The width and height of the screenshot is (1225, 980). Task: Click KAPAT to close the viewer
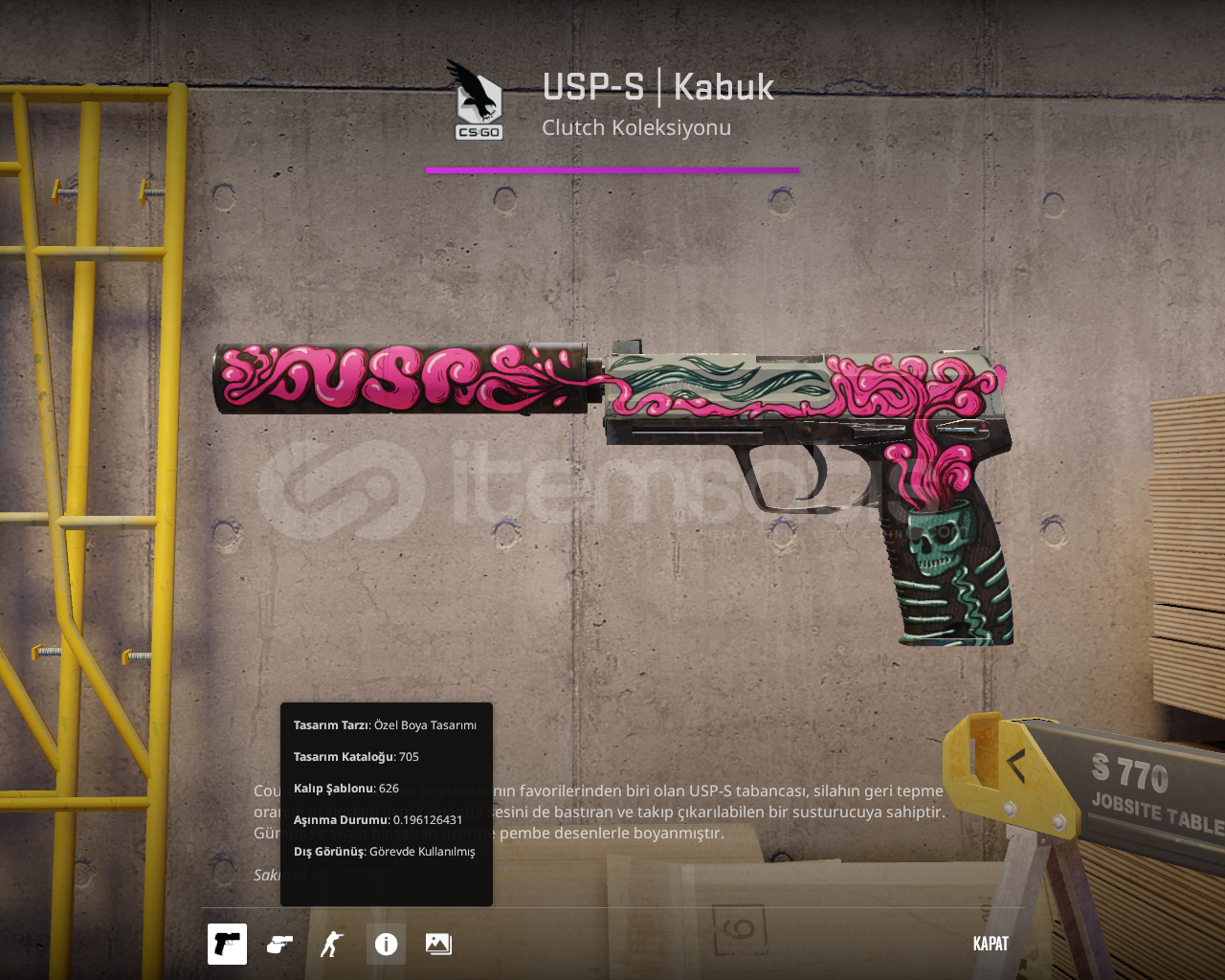[990, 943]
